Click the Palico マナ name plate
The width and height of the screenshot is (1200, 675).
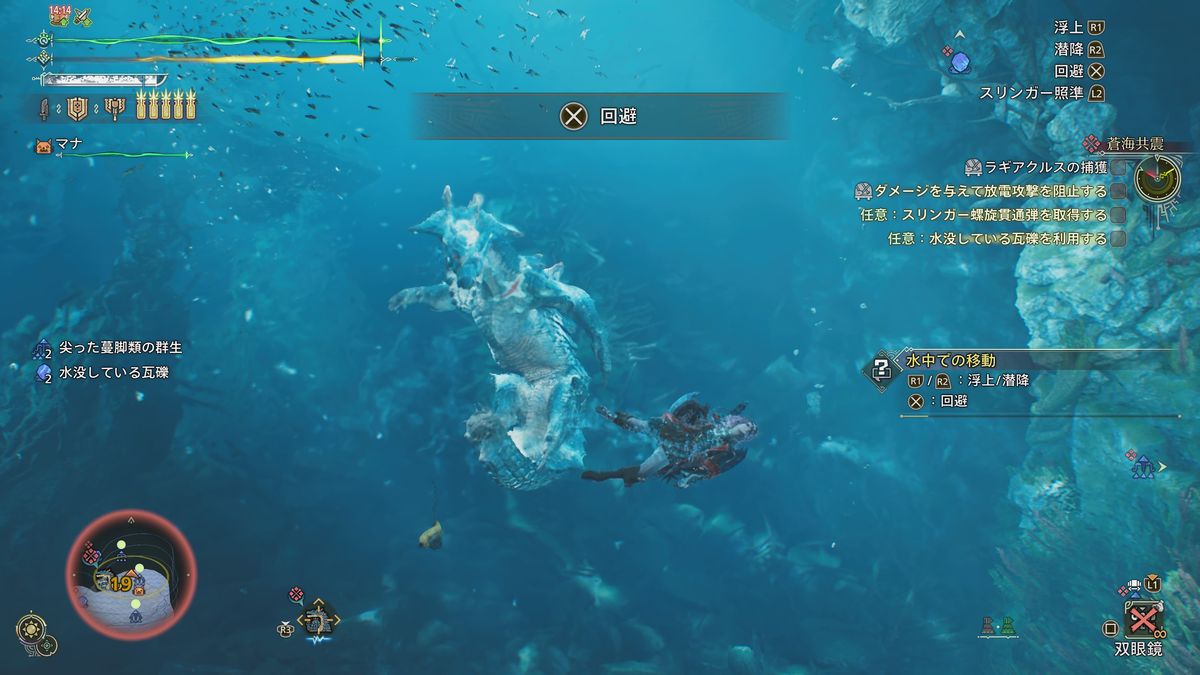[69, 144]
